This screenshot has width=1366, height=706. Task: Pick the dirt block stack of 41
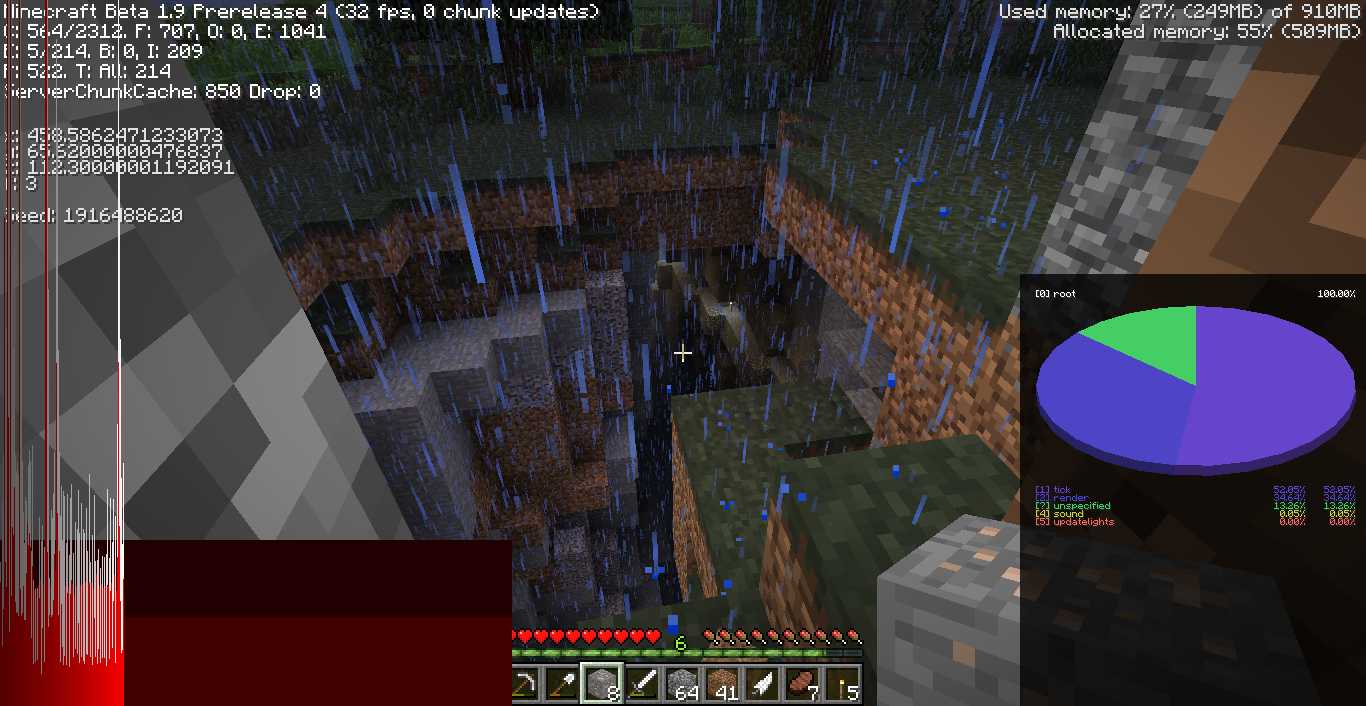[x=722, y=684]
